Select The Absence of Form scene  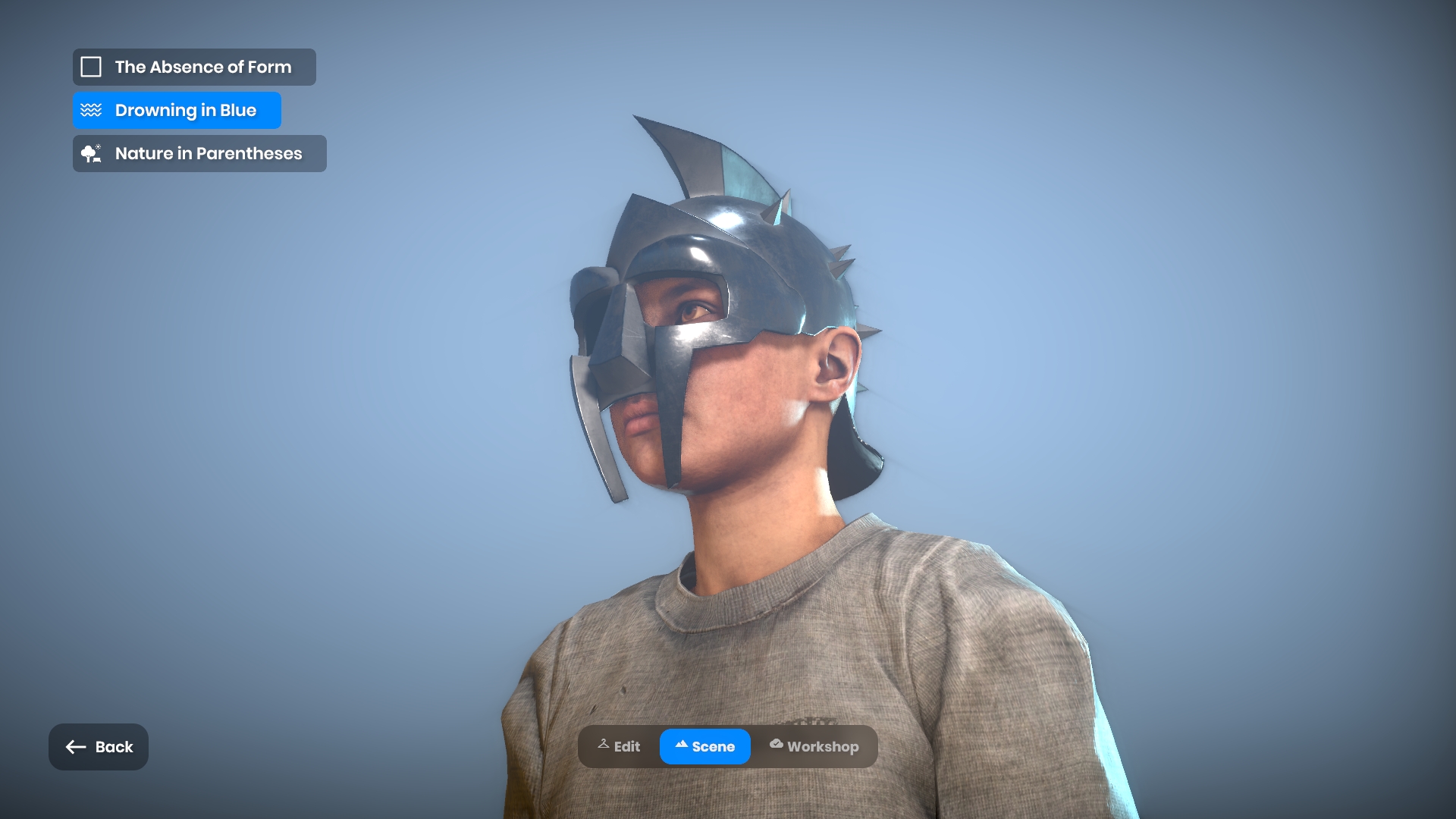pos(194,67)
